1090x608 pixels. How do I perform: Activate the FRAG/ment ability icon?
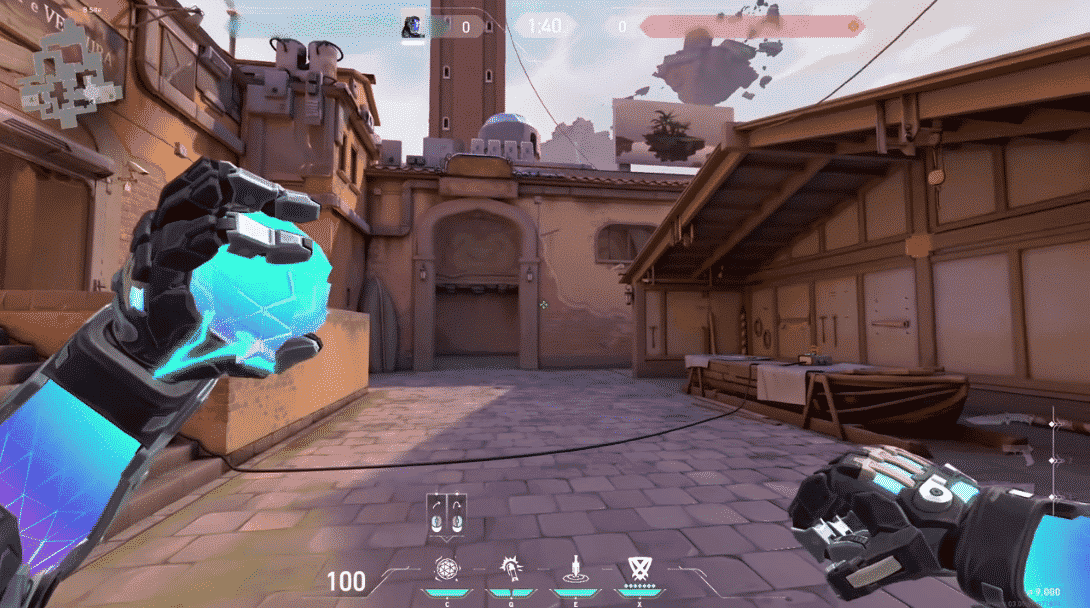click(x=447, y=570)
